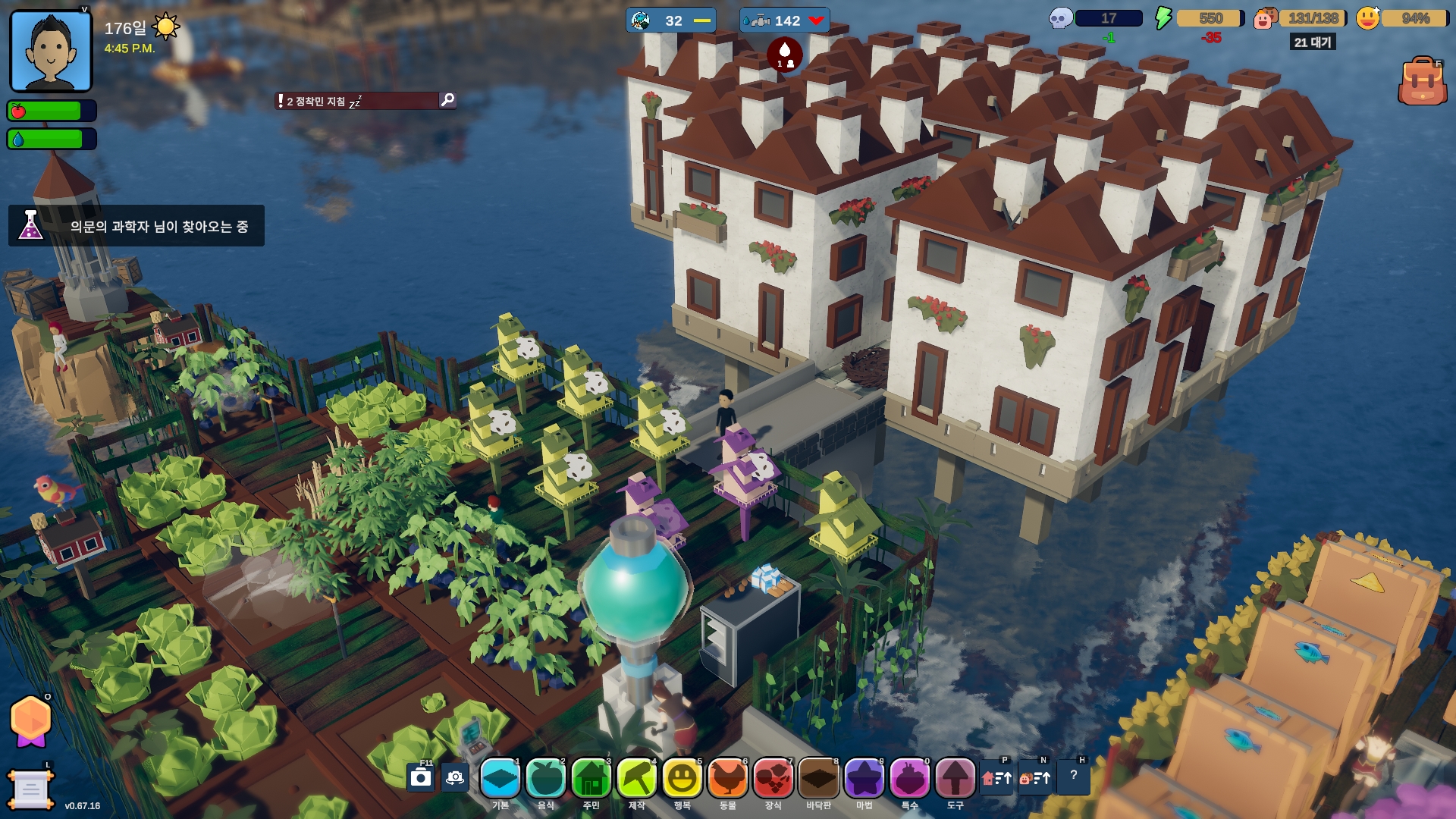The height and width of the screenshot is (819, 1456).
Task: Select the 동물 animals chicken category
Action: 728,779
